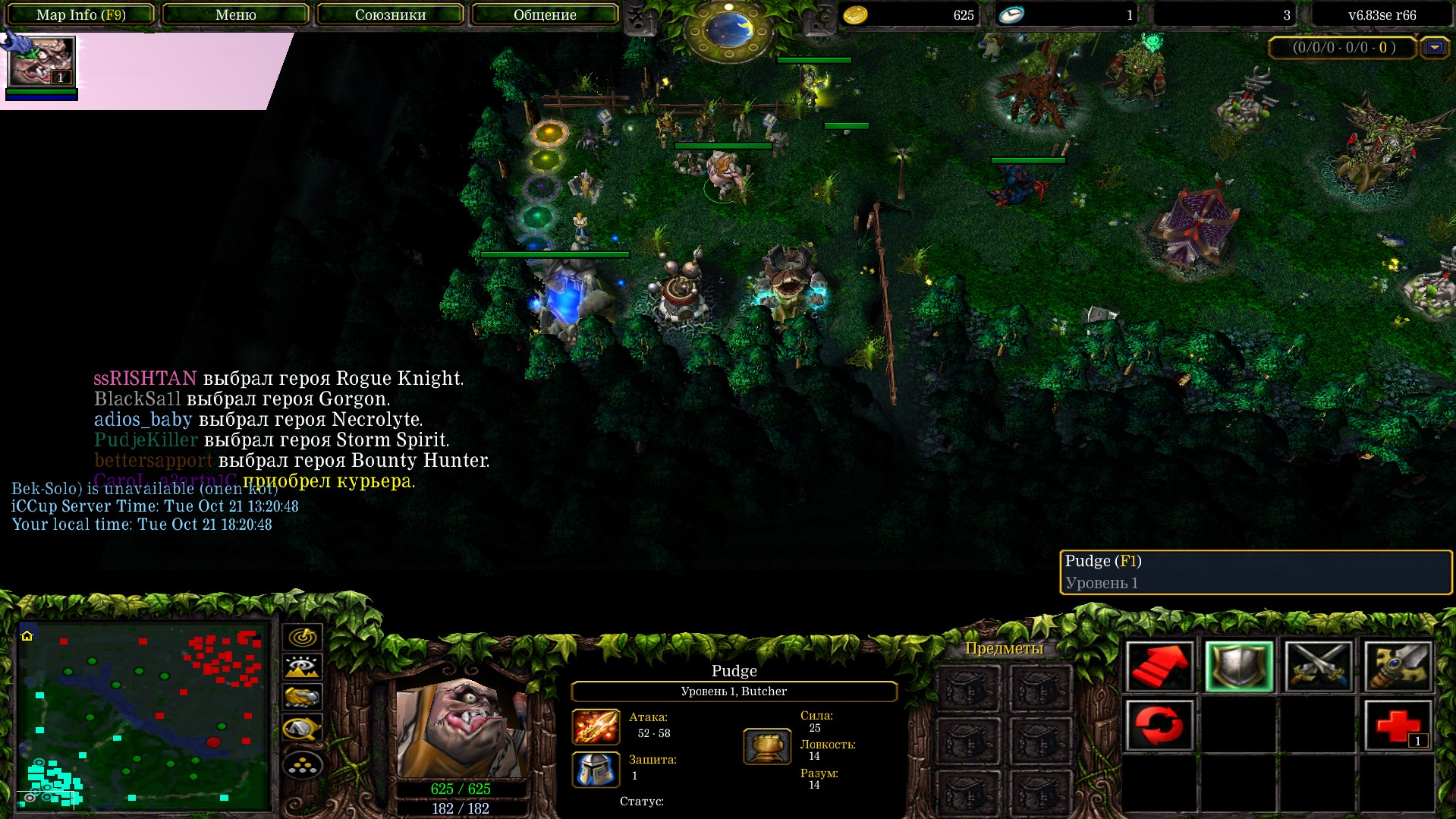Toggle the formation movement button
The image size is (1456, 819).
tap(302, 765)
